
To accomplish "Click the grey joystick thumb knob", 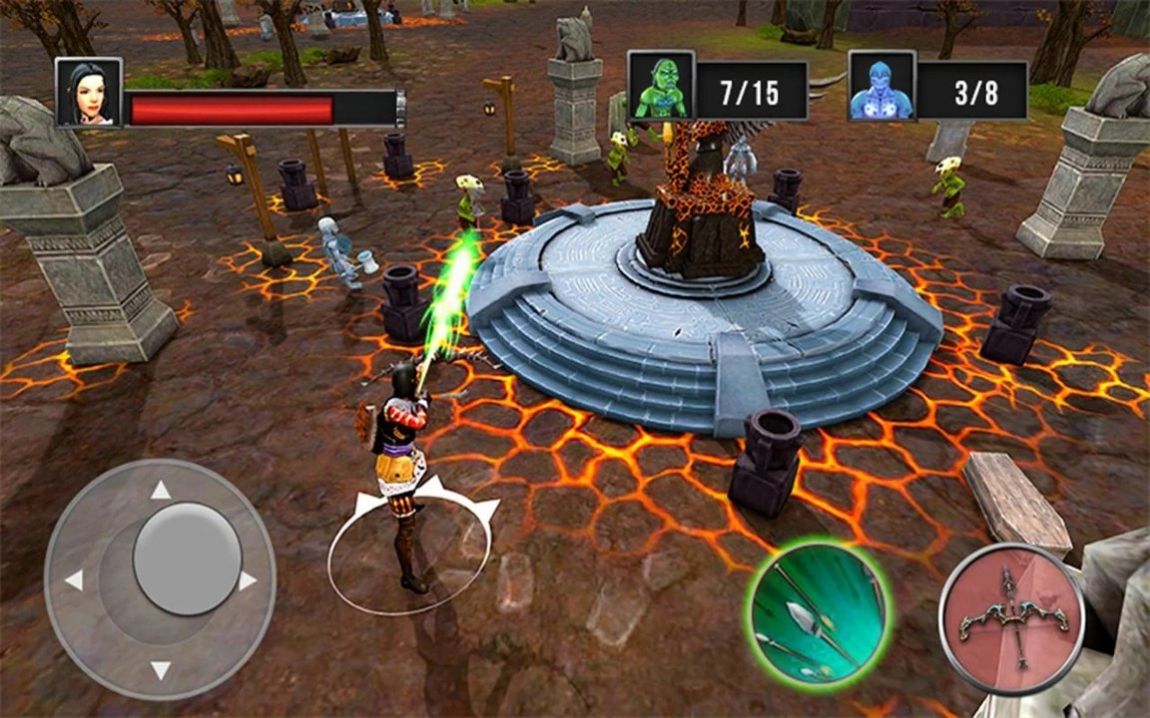I will click(187, 558).
